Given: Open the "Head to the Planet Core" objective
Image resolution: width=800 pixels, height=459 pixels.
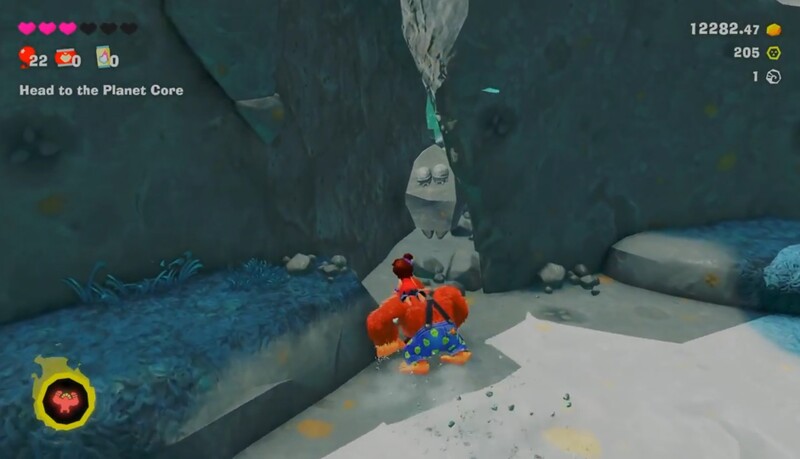Looking at the screenshot, I should [x=101, y=90].
